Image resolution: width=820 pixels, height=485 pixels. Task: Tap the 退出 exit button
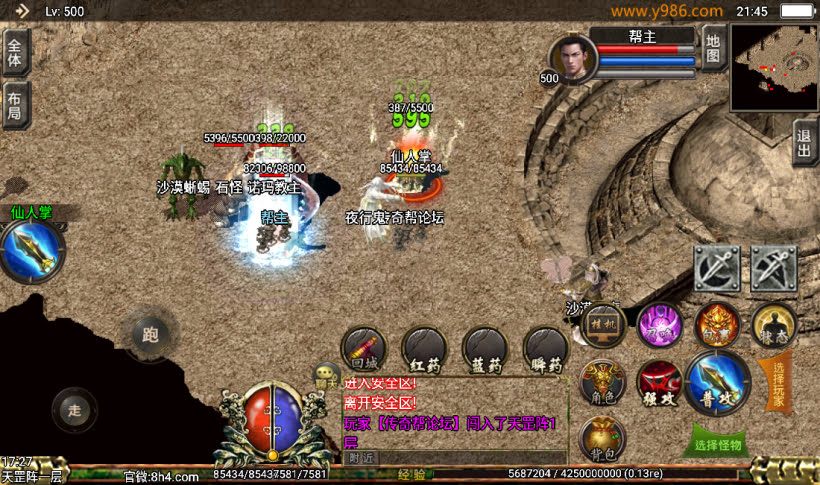pyautogui.click(x=805, y=143)
